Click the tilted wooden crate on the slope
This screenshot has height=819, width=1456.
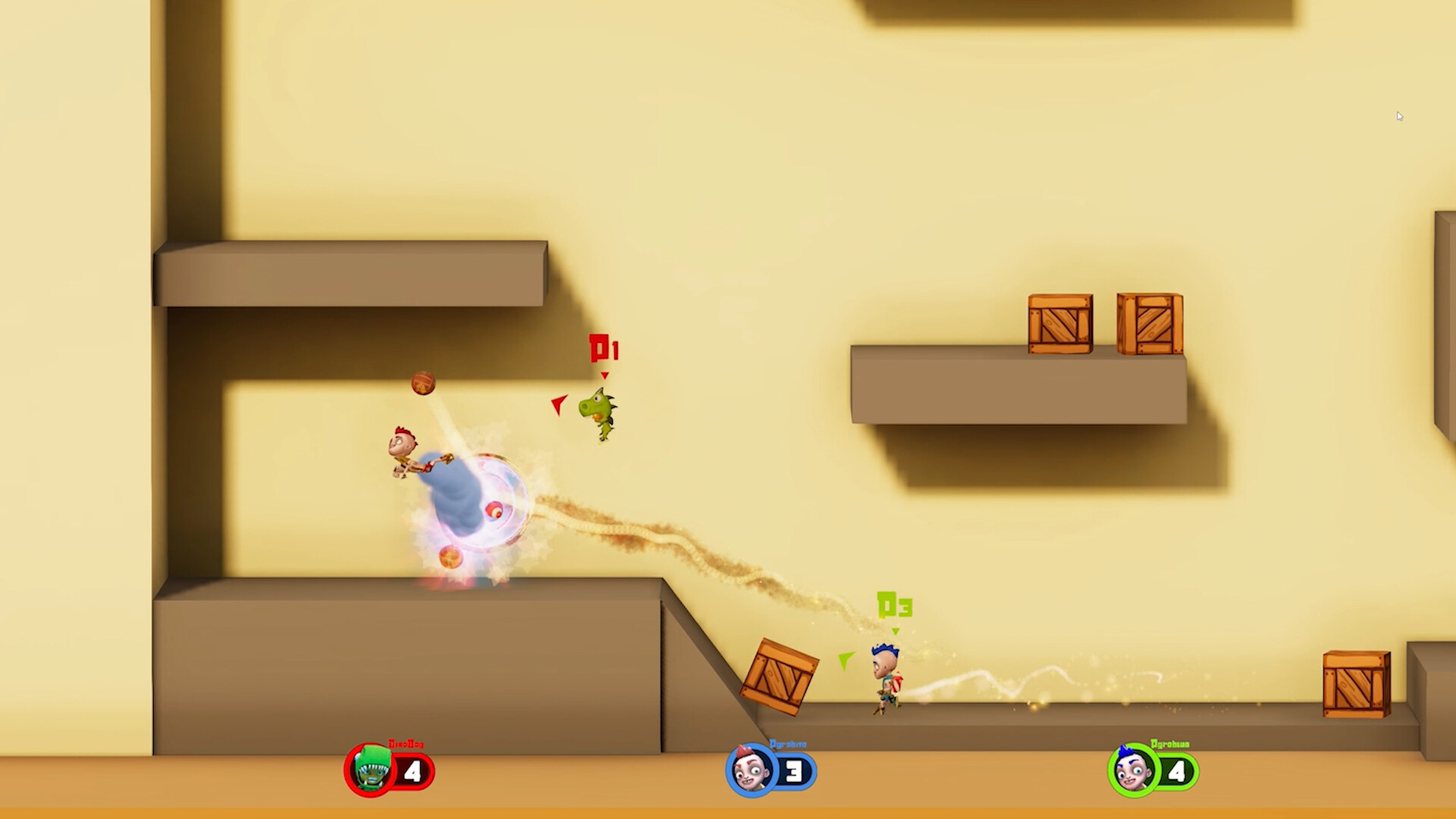pyautogui.click(x=778, y=676)
